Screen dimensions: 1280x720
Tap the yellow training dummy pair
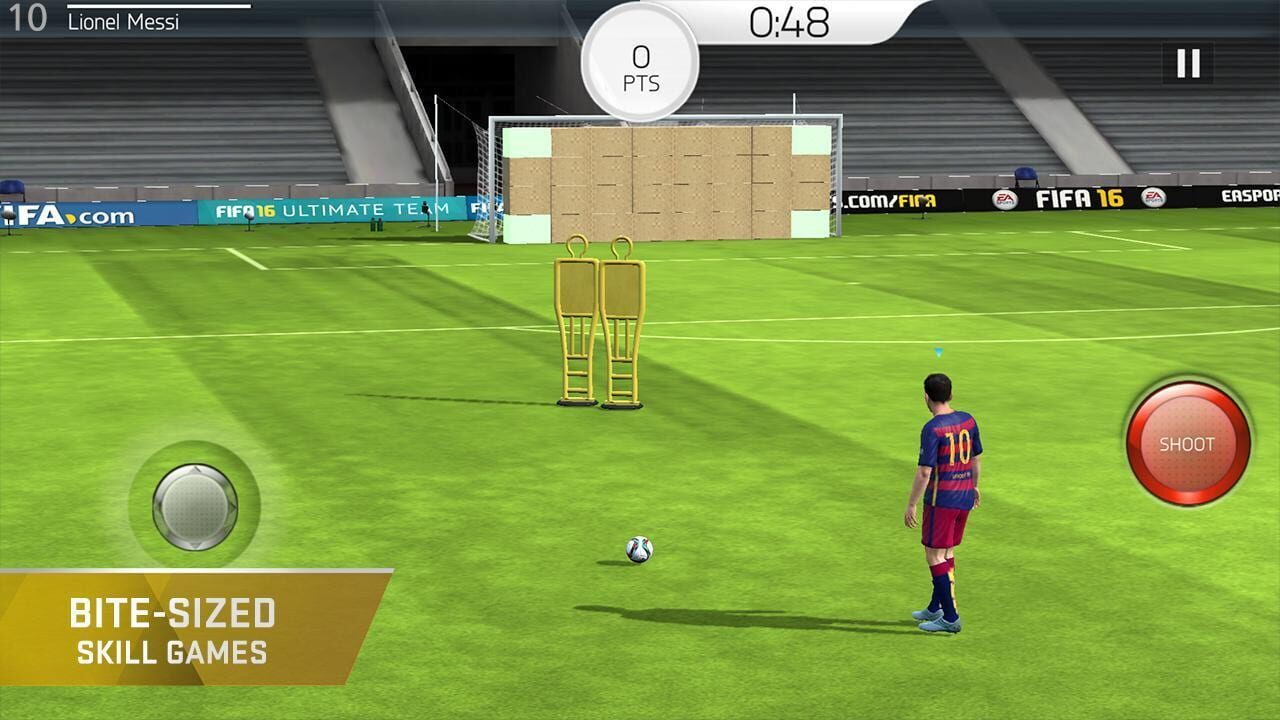(x=600, y=320)
